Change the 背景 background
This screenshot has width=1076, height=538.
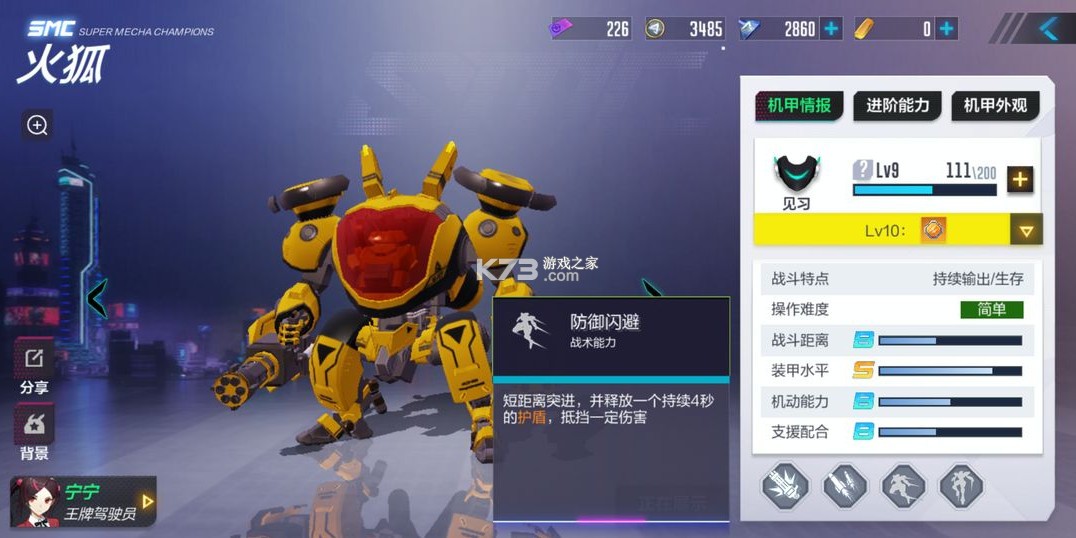[x=34, y=432]
